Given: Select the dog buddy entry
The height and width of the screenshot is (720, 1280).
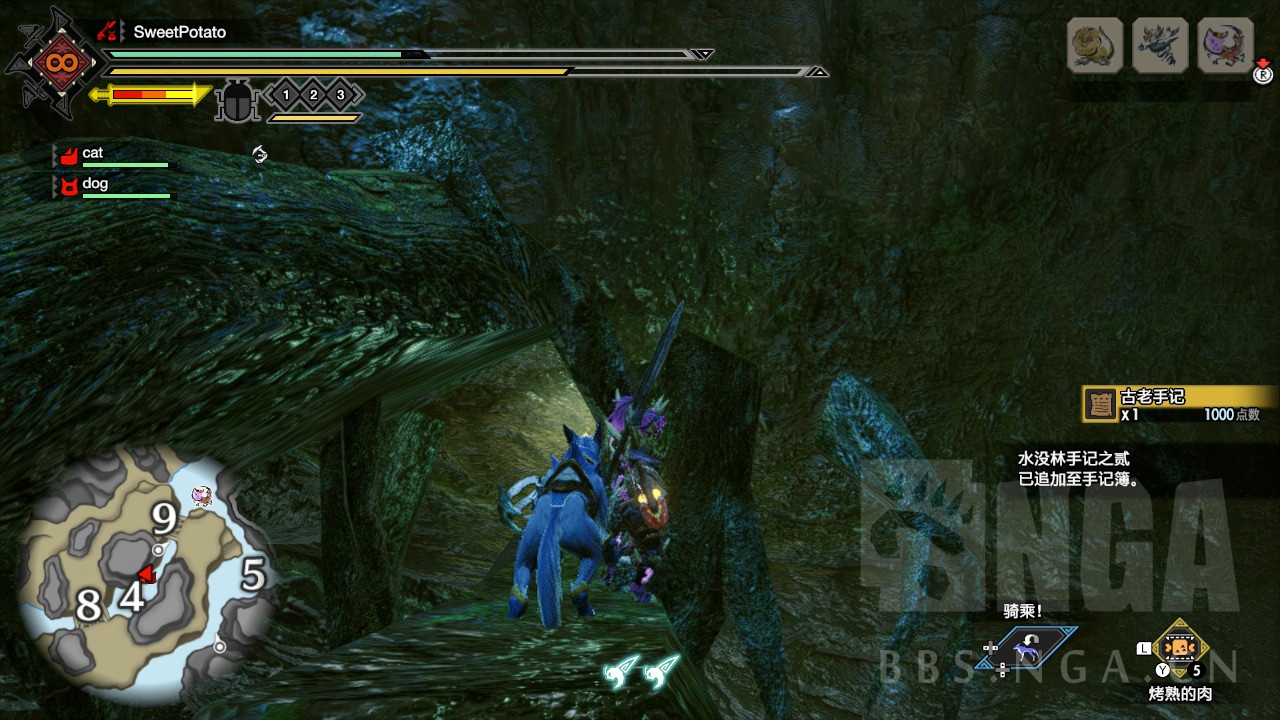Looking at the screenshot, I should click(x=95, y=184).
